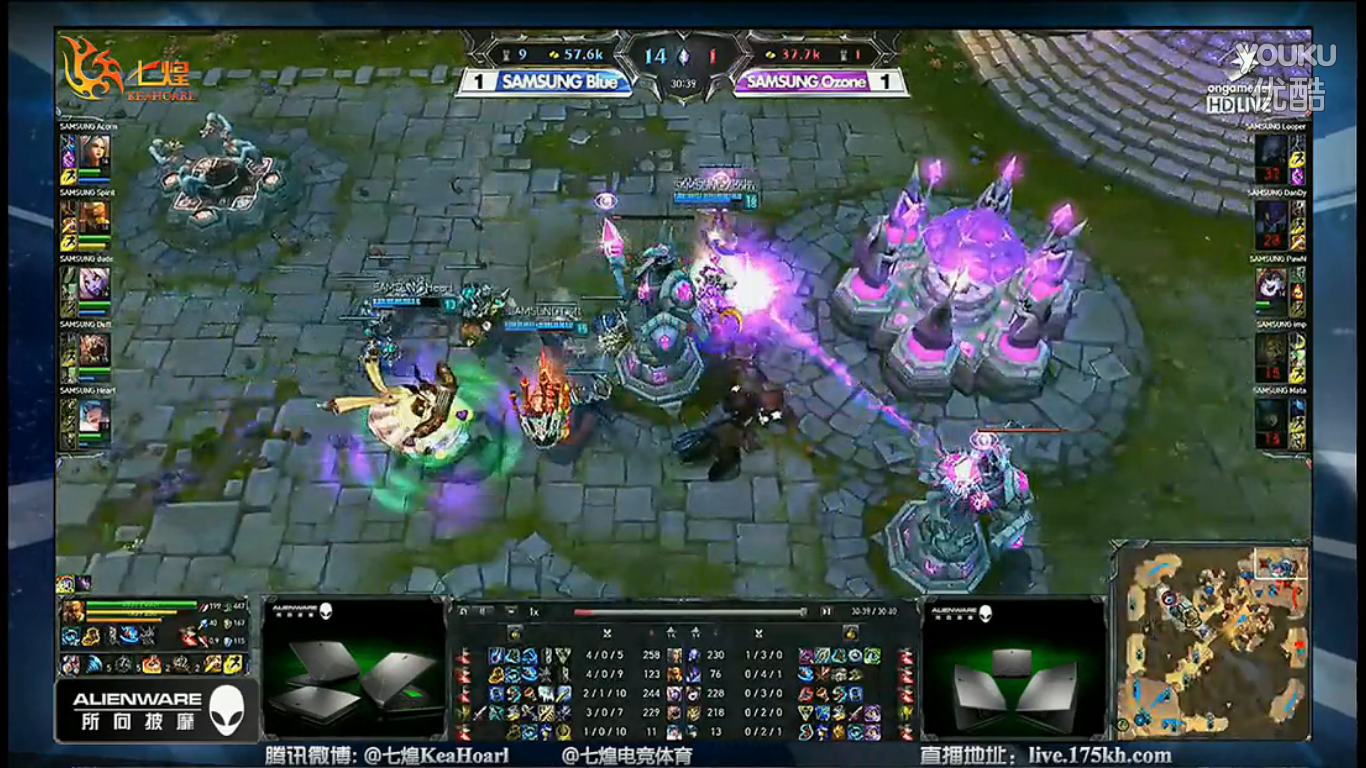Click the replay timeline progress bar
The image size is (1366, 768).
point(690,611)
